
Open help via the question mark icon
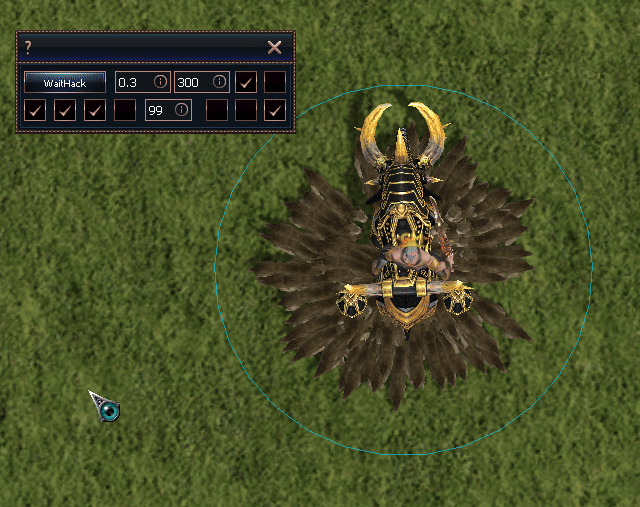(x=28, y=47)
